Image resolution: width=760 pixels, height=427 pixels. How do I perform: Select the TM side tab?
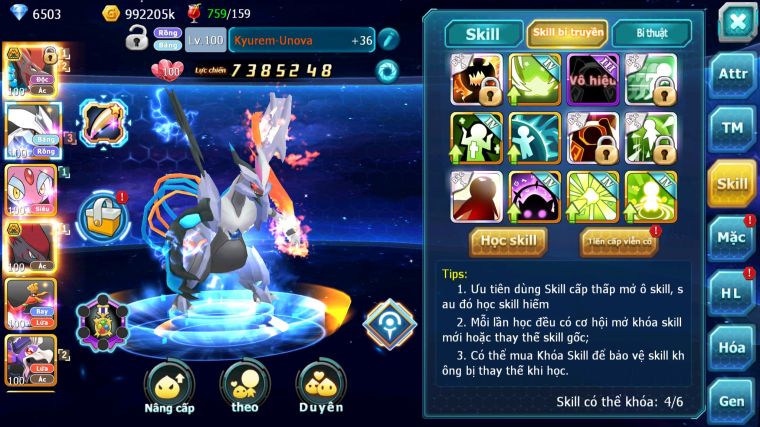pyautogui.click(x=732, y=128)
